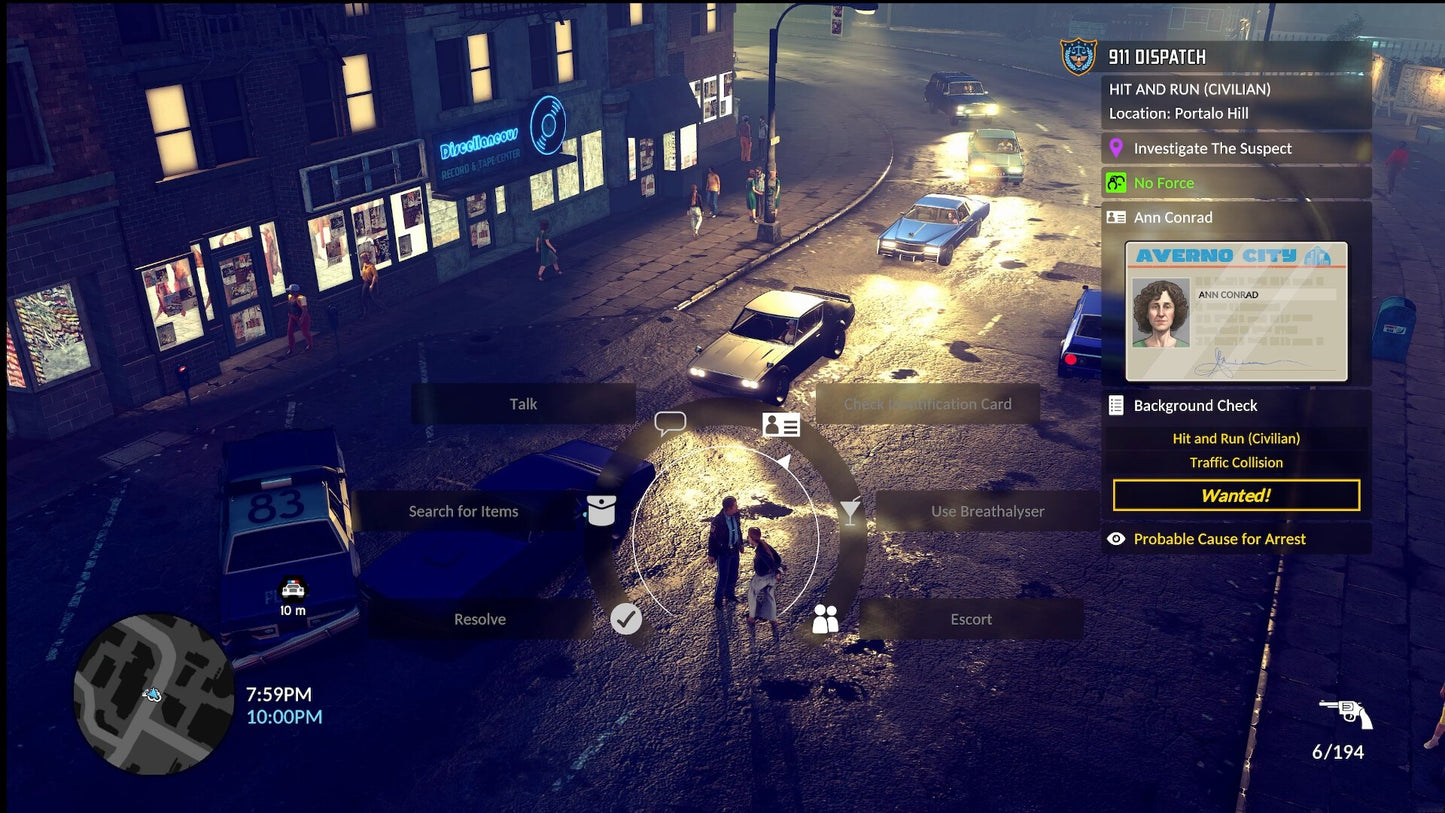Image resolution: width=1445 pixels, height=813 pixels.
Task: Select the Resolve checkmark icon
Action: point(627,619)
